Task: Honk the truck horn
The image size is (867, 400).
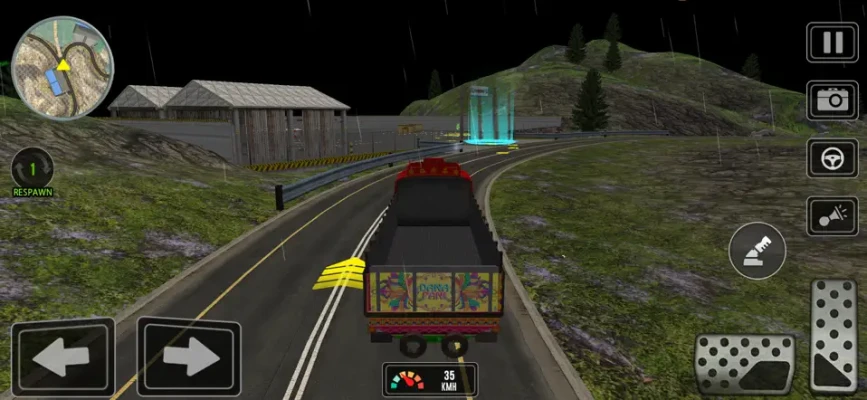Action: tap(832, 216)
